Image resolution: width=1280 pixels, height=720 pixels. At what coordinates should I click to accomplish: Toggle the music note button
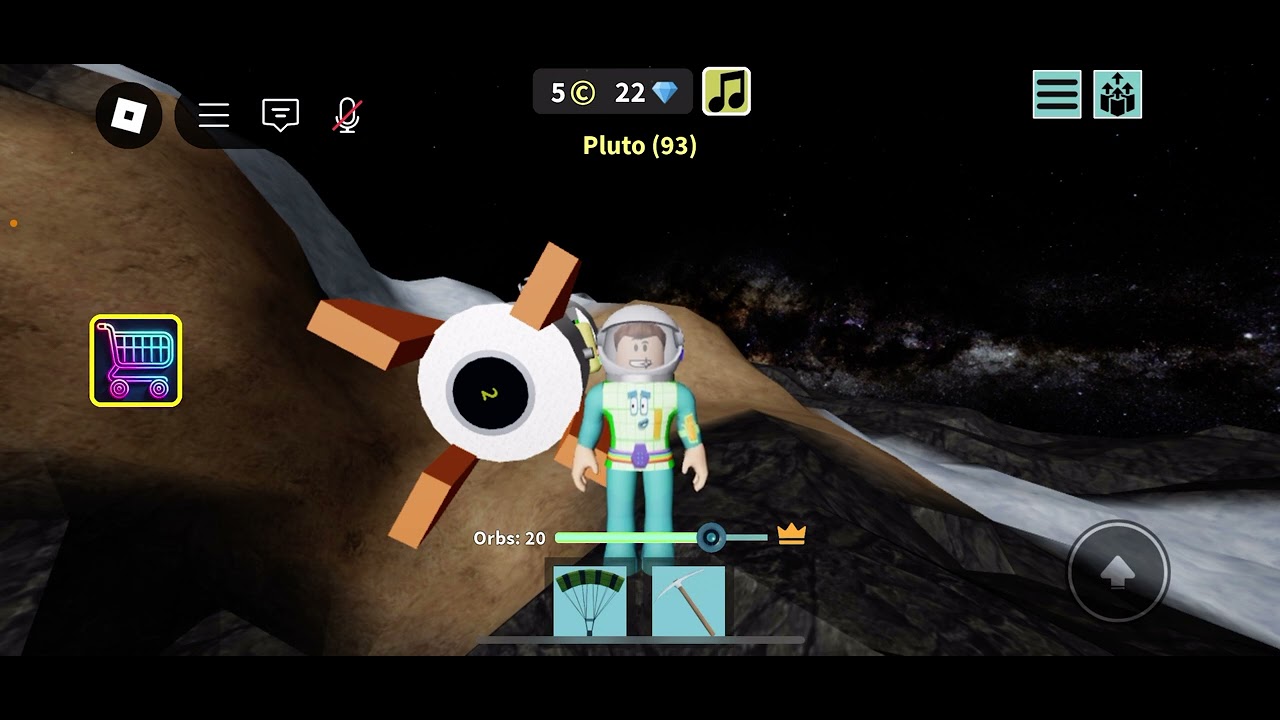[727, 92]
